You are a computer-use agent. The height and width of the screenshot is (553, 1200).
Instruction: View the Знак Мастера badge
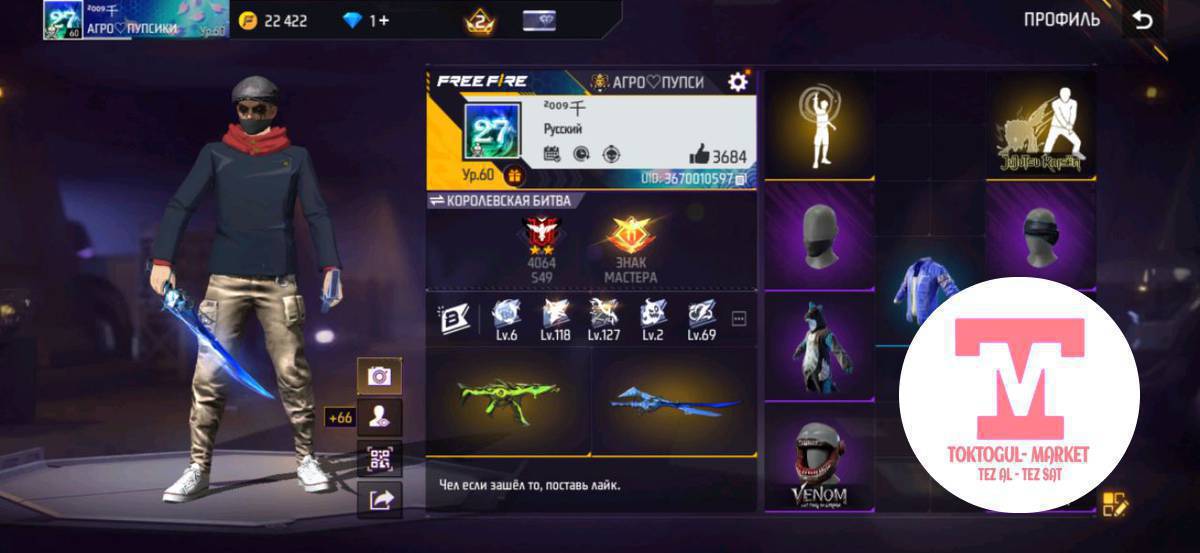click(x=631, y=243)
